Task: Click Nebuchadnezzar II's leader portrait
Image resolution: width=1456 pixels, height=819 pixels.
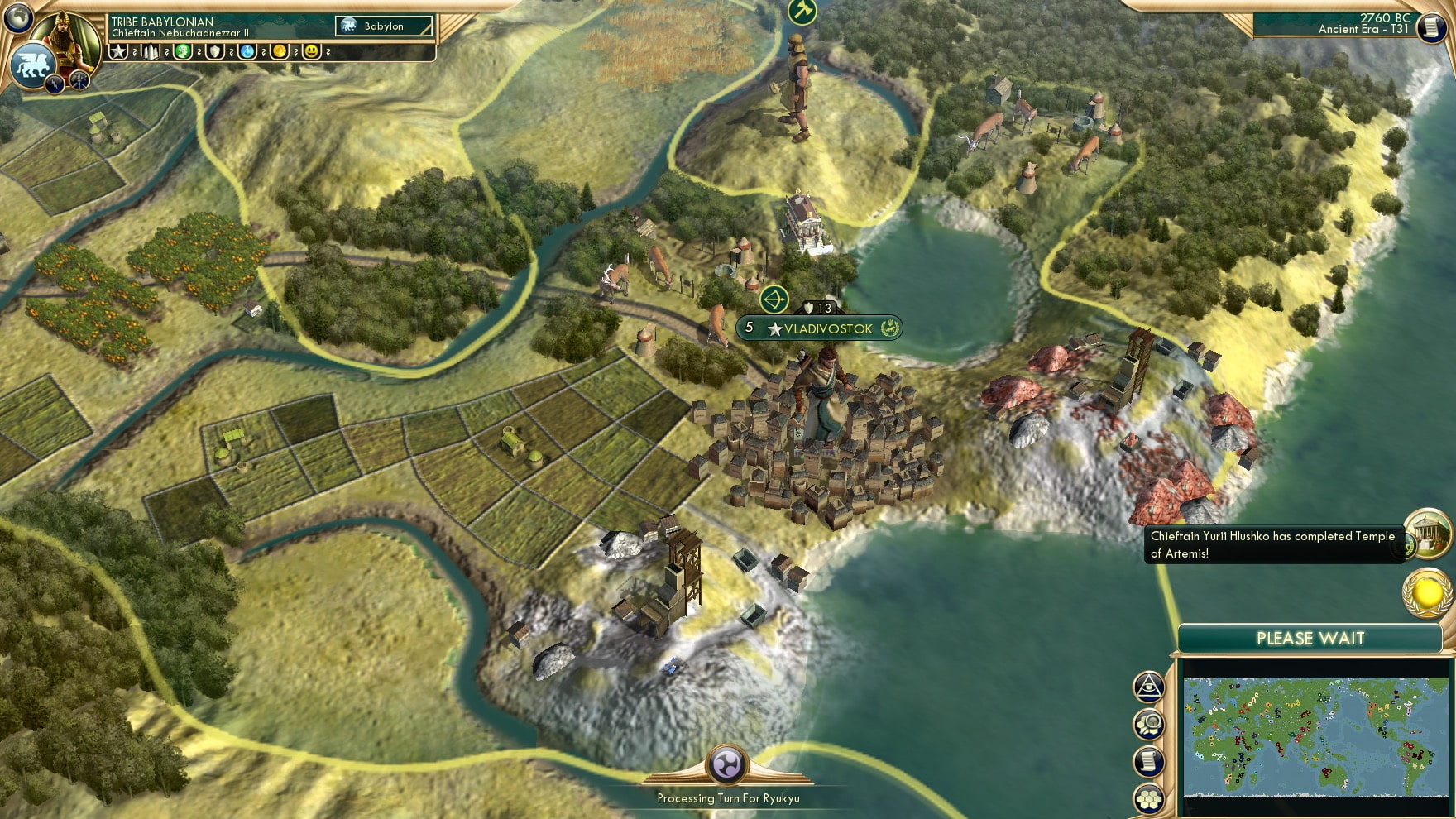Action: point(66,37)
